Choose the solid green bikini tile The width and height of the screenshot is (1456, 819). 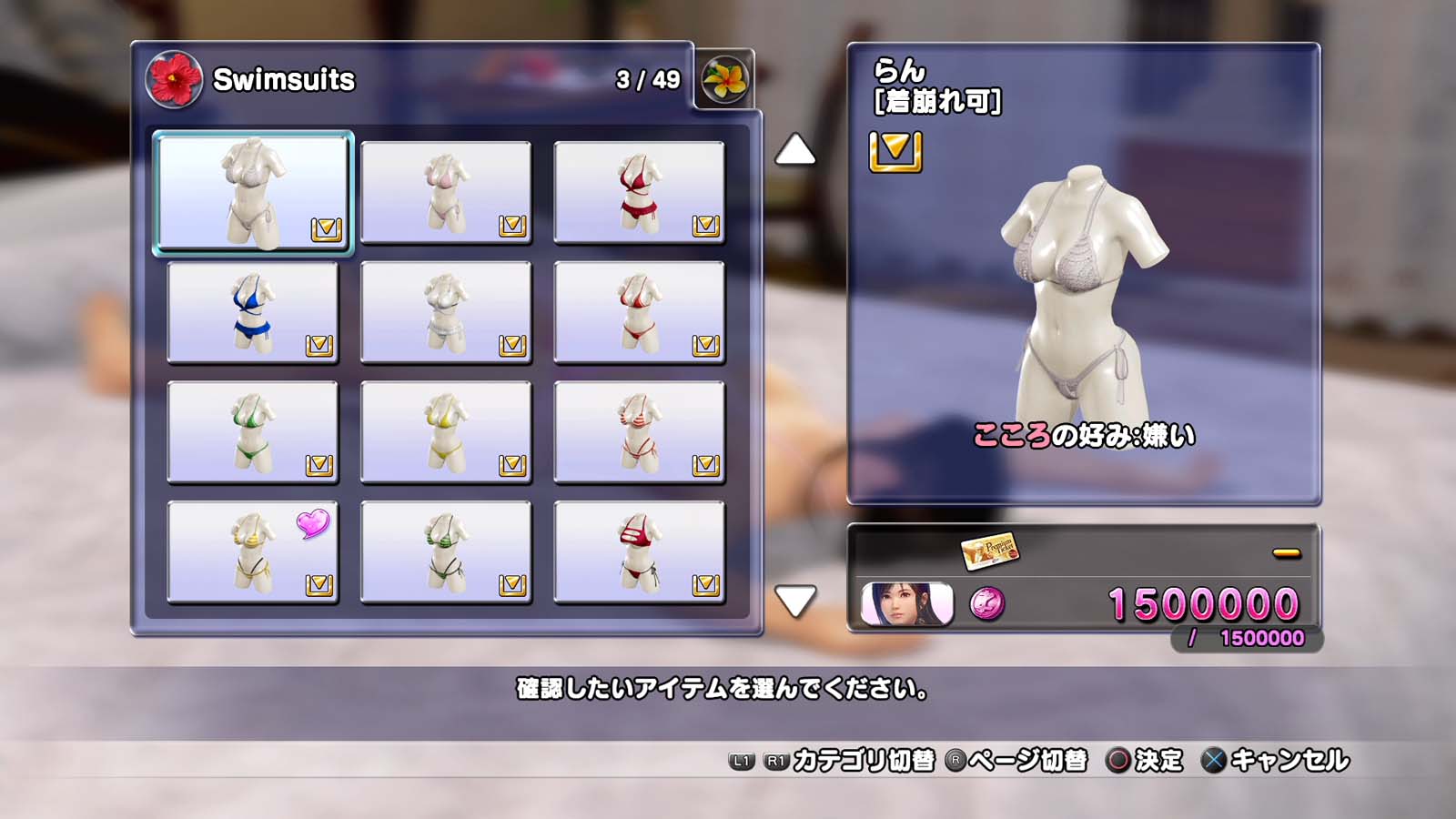click(253, 432)
